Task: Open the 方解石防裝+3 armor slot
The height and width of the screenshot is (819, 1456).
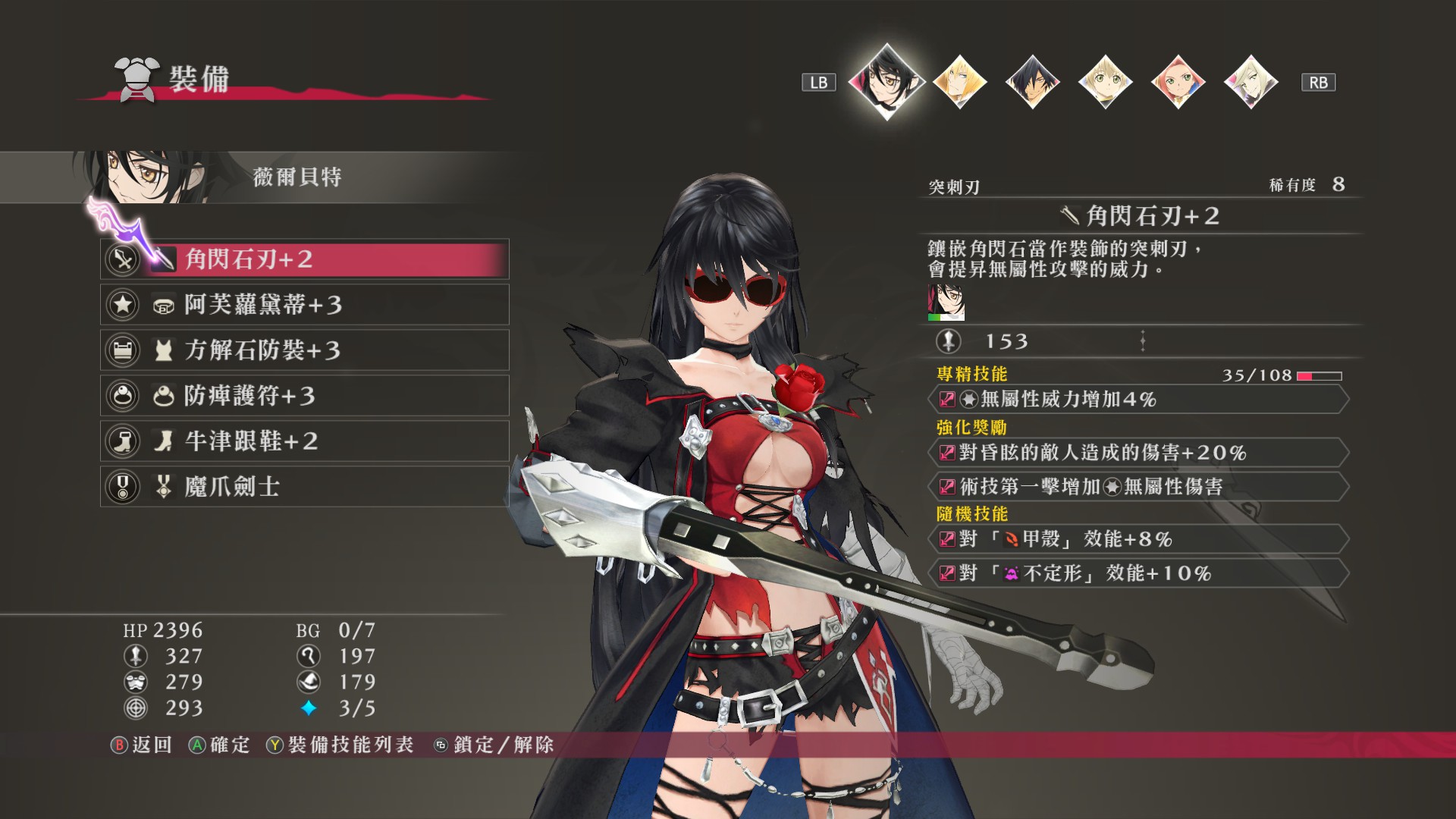Action: tap(304, 350)
